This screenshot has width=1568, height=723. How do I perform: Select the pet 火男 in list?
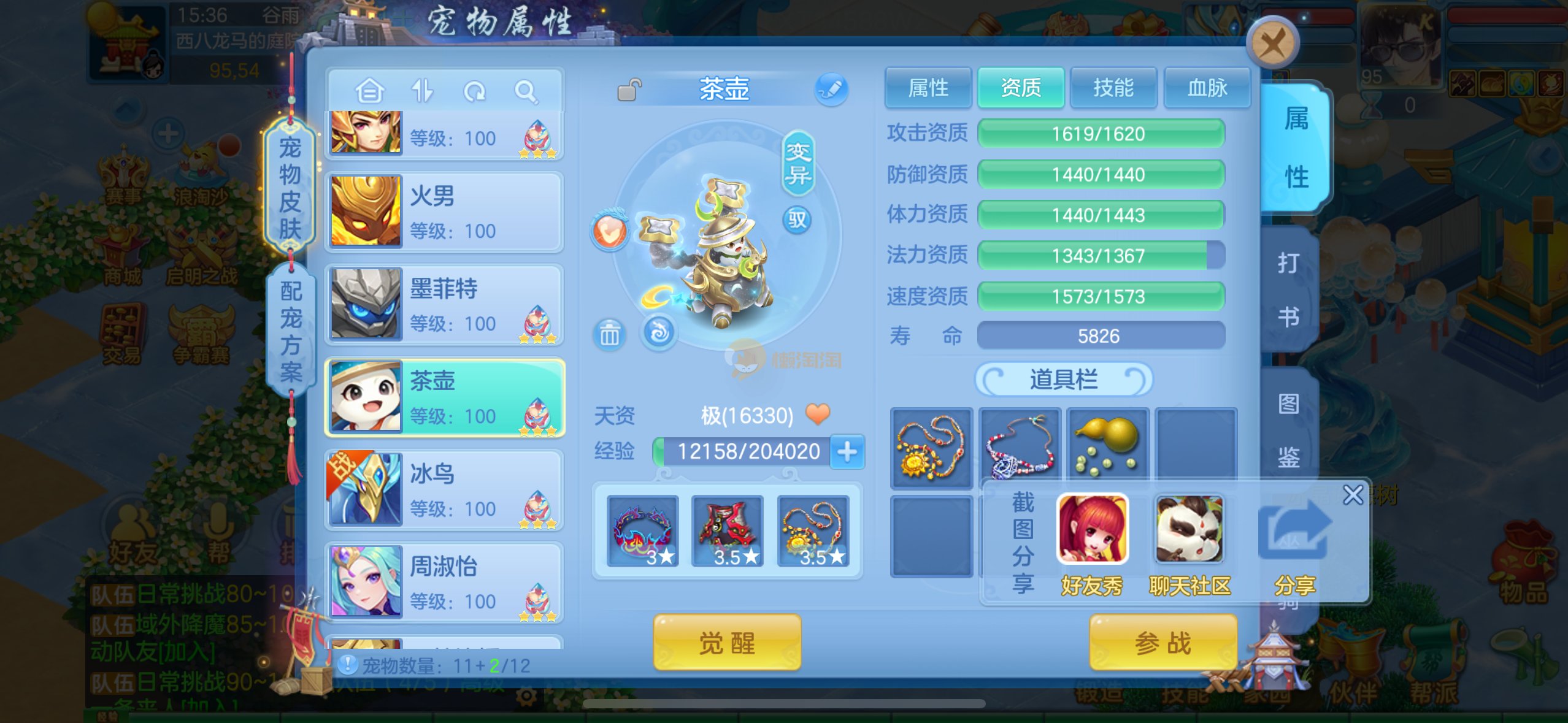coord(444,212)
